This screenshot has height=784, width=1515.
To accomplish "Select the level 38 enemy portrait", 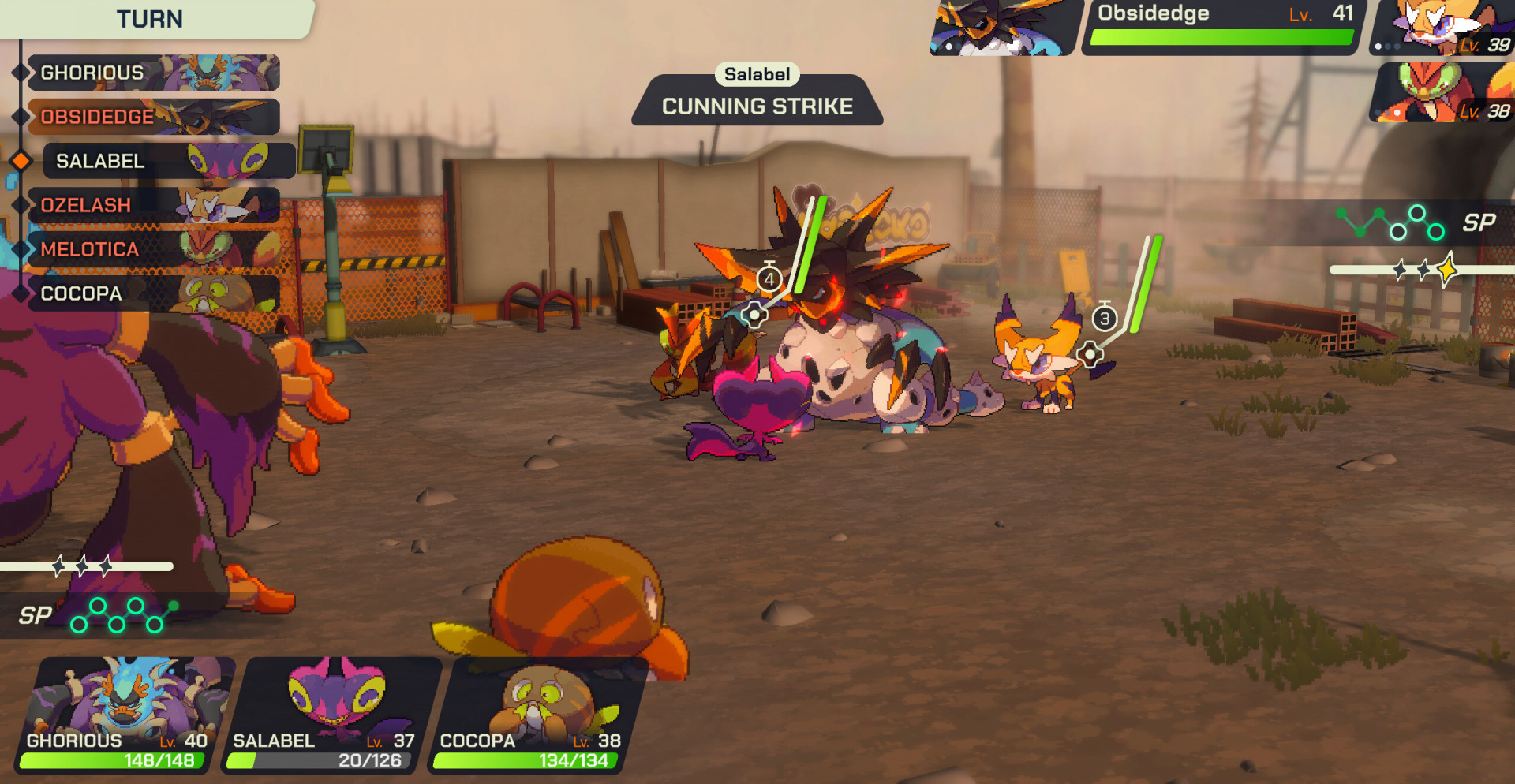I will click(x=1442, y=93).
